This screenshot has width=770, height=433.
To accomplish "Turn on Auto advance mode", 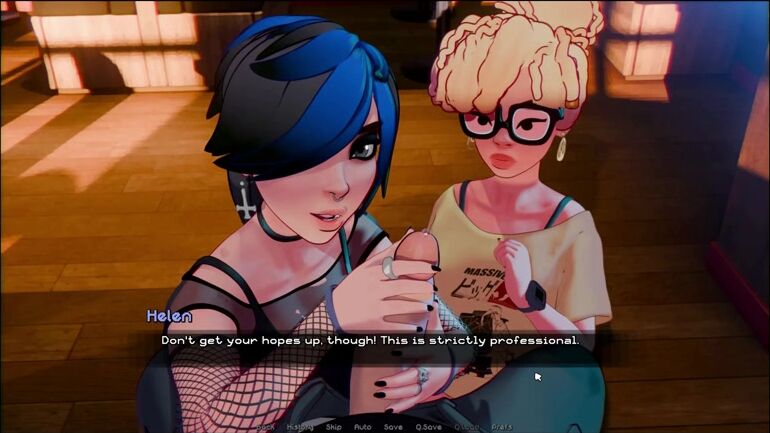I will pos(363,426).
